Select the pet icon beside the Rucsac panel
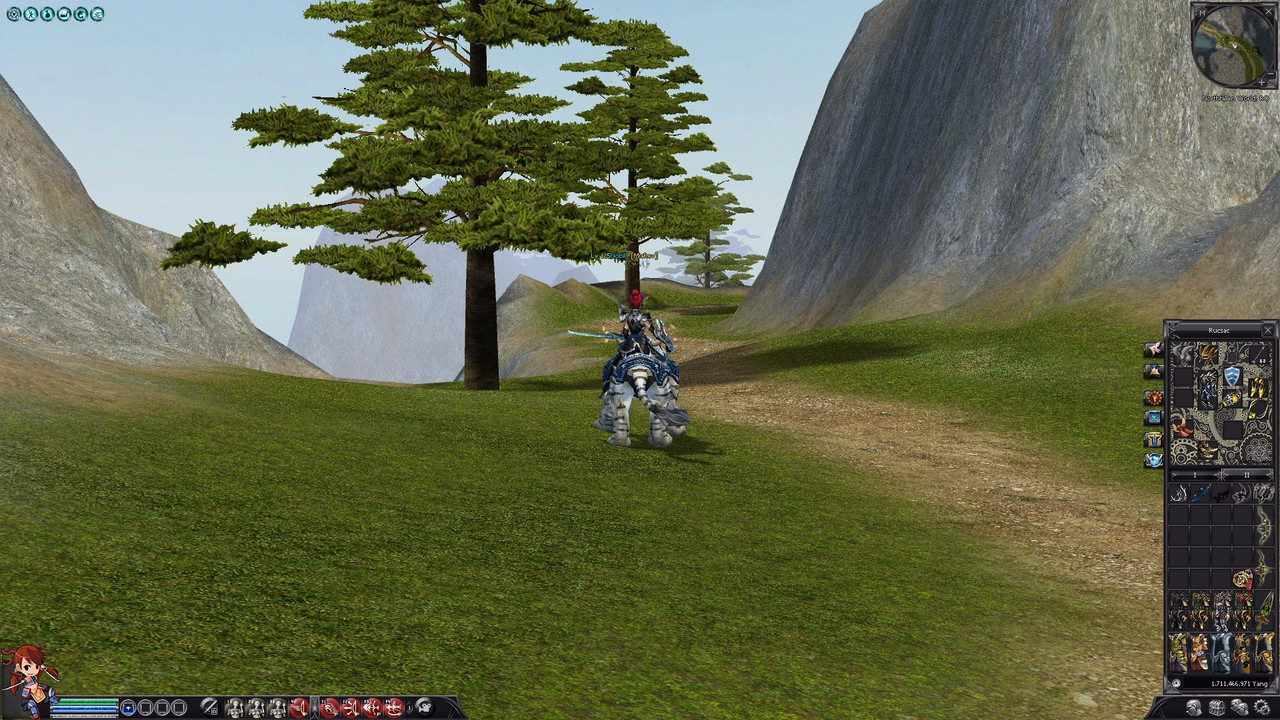The height and width of the screenshot is (720, 1280). click(1152, 350)
